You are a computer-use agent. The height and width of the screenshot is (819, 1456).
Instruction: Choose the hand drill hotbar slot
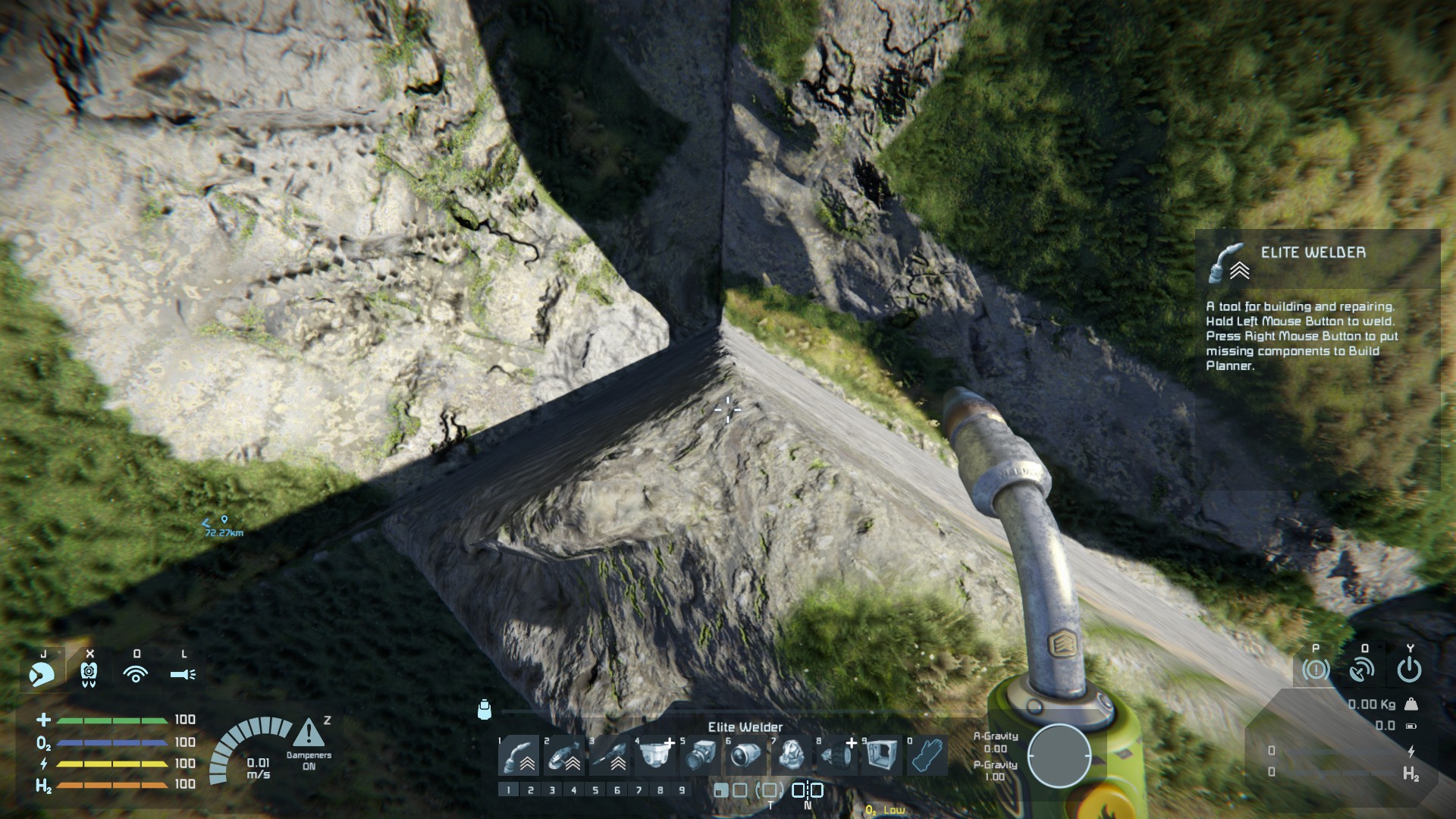610,755
